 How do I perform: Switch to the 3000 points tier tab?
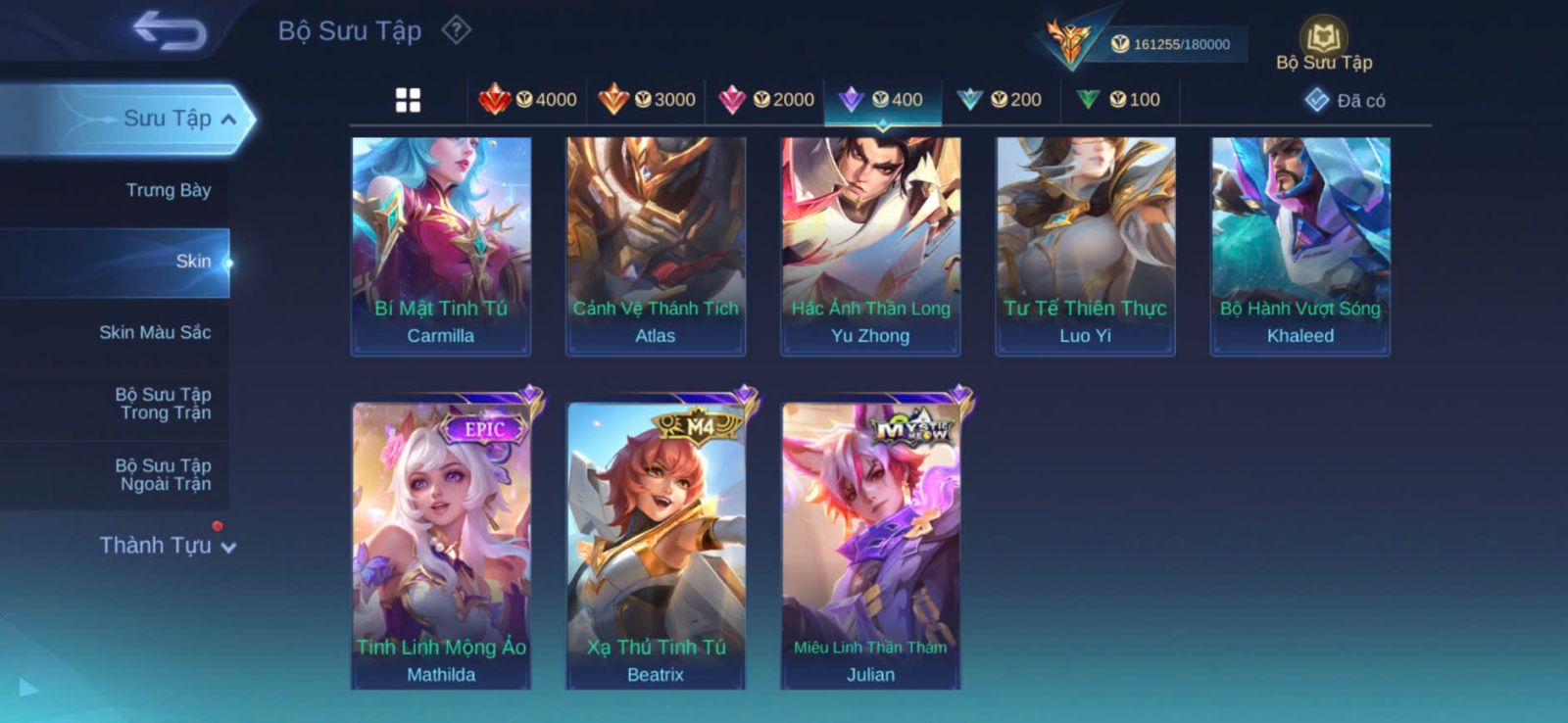point(647,100)
